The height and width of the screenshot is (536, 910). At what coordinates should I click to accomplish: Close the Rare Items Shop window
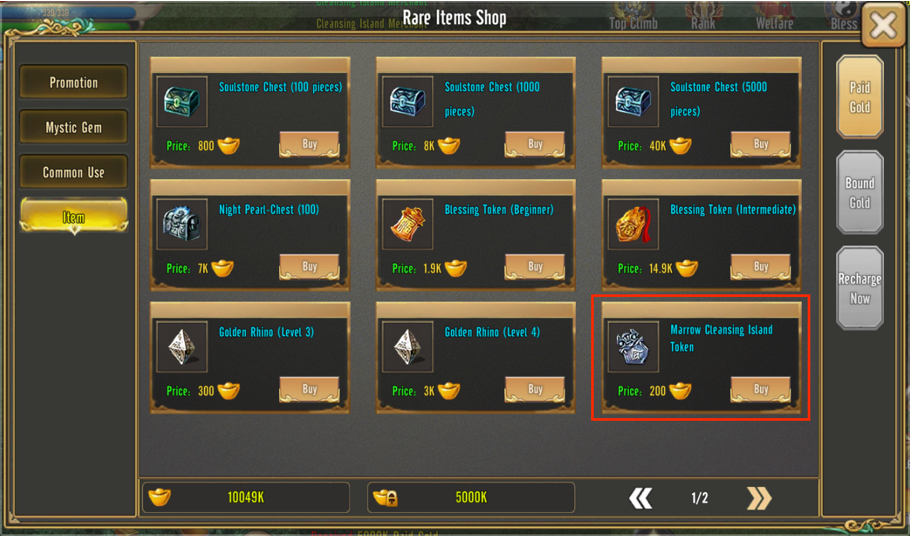click(882, 26)
